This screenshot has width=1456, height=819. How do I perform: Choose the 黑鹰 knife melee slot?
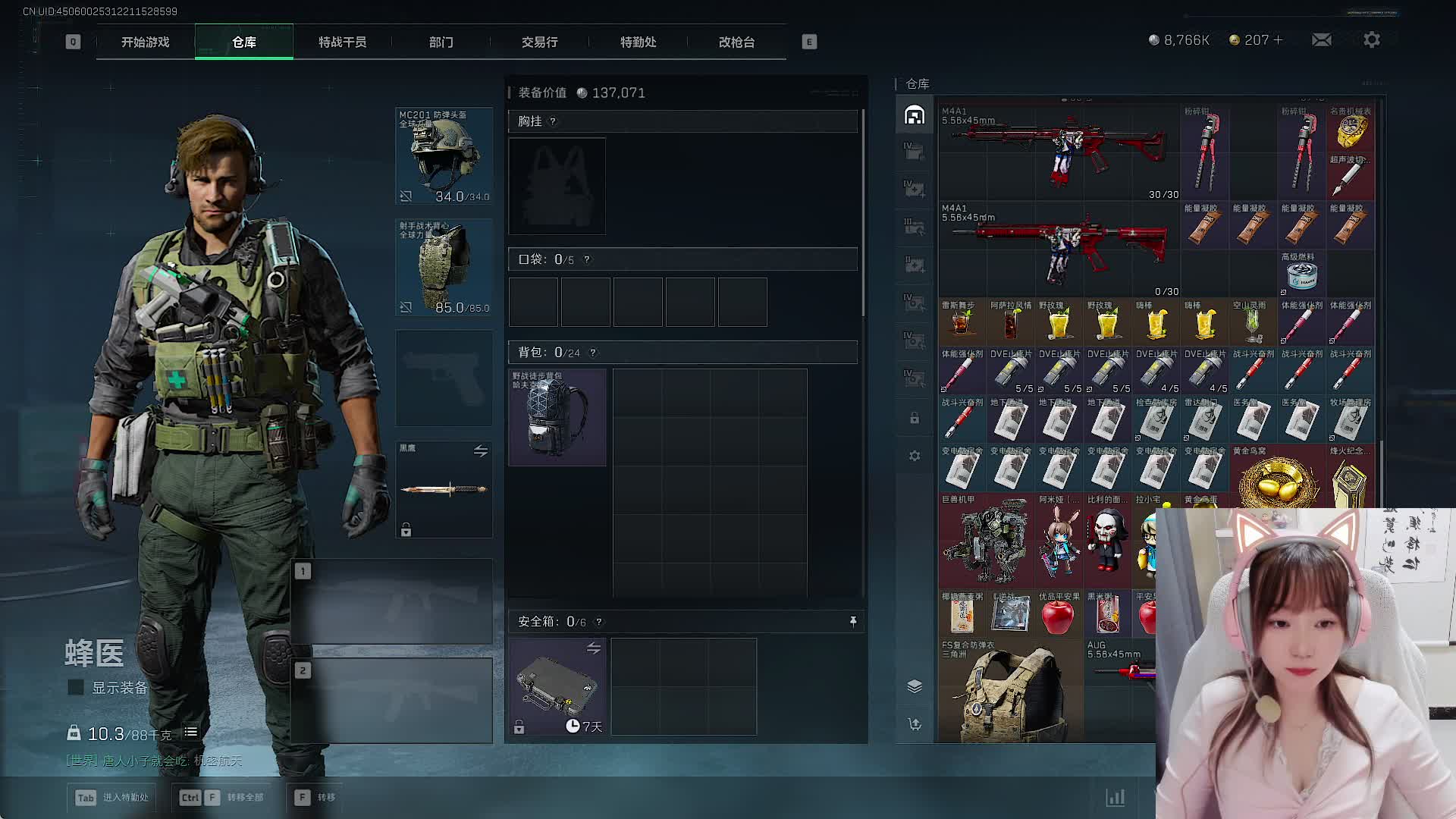click(x=444, y=489)
